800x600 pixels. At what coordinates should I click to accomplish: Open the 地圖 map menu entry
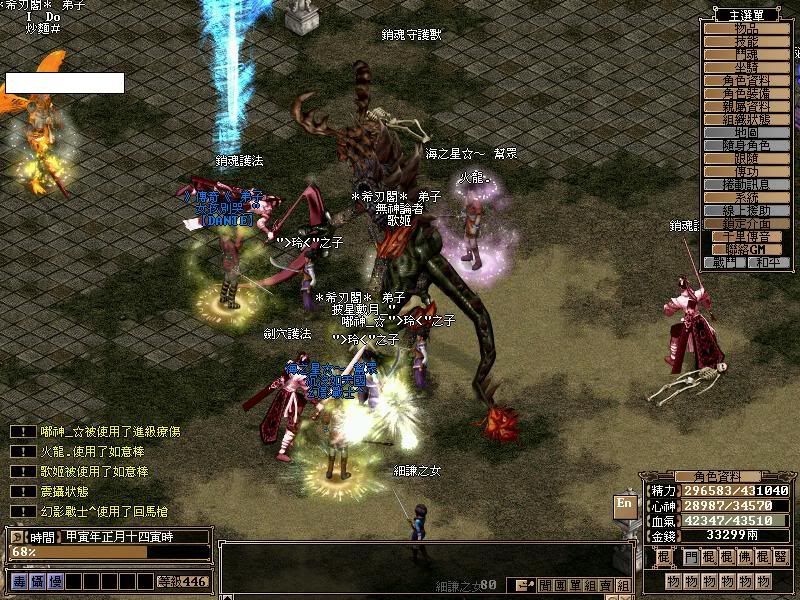746,133
